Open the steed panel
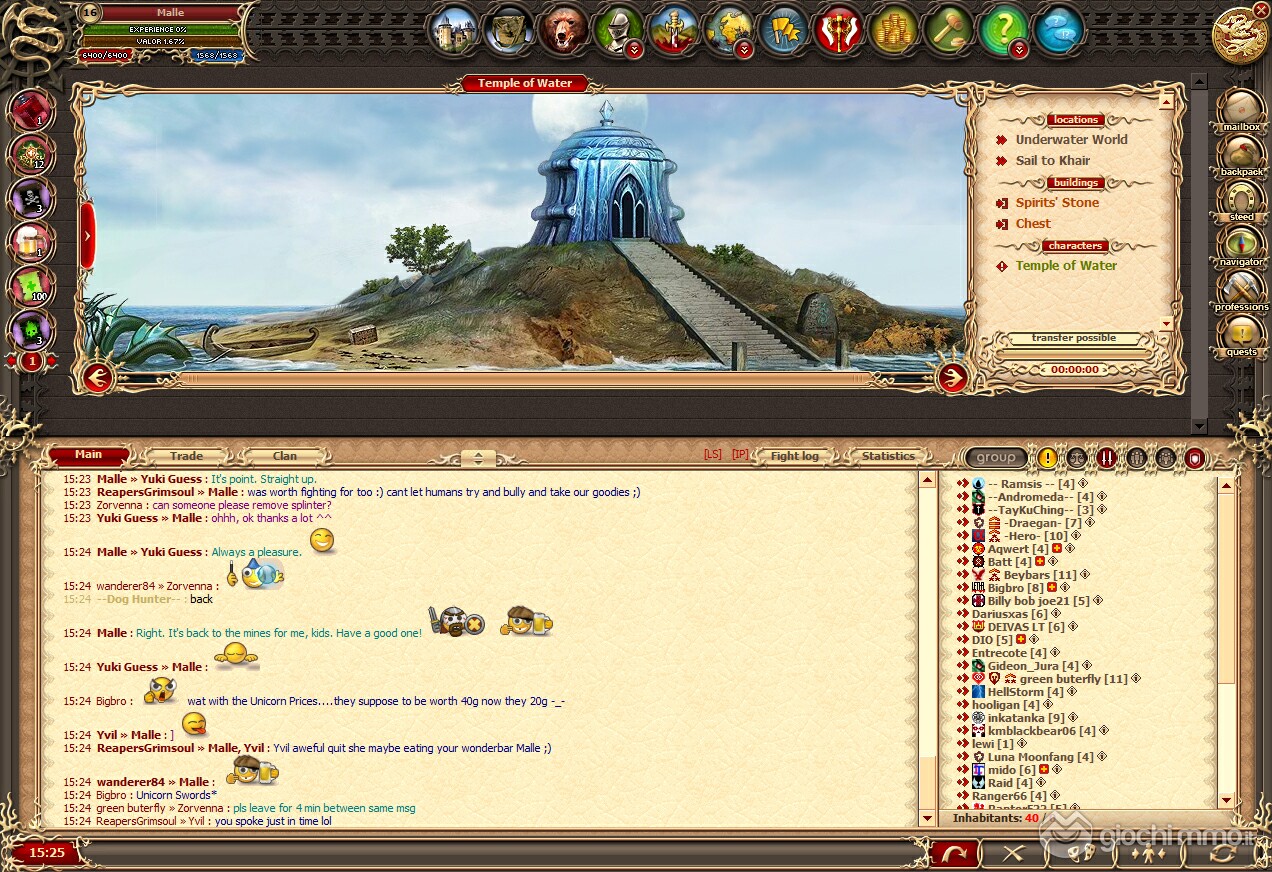 (1241, 200)
